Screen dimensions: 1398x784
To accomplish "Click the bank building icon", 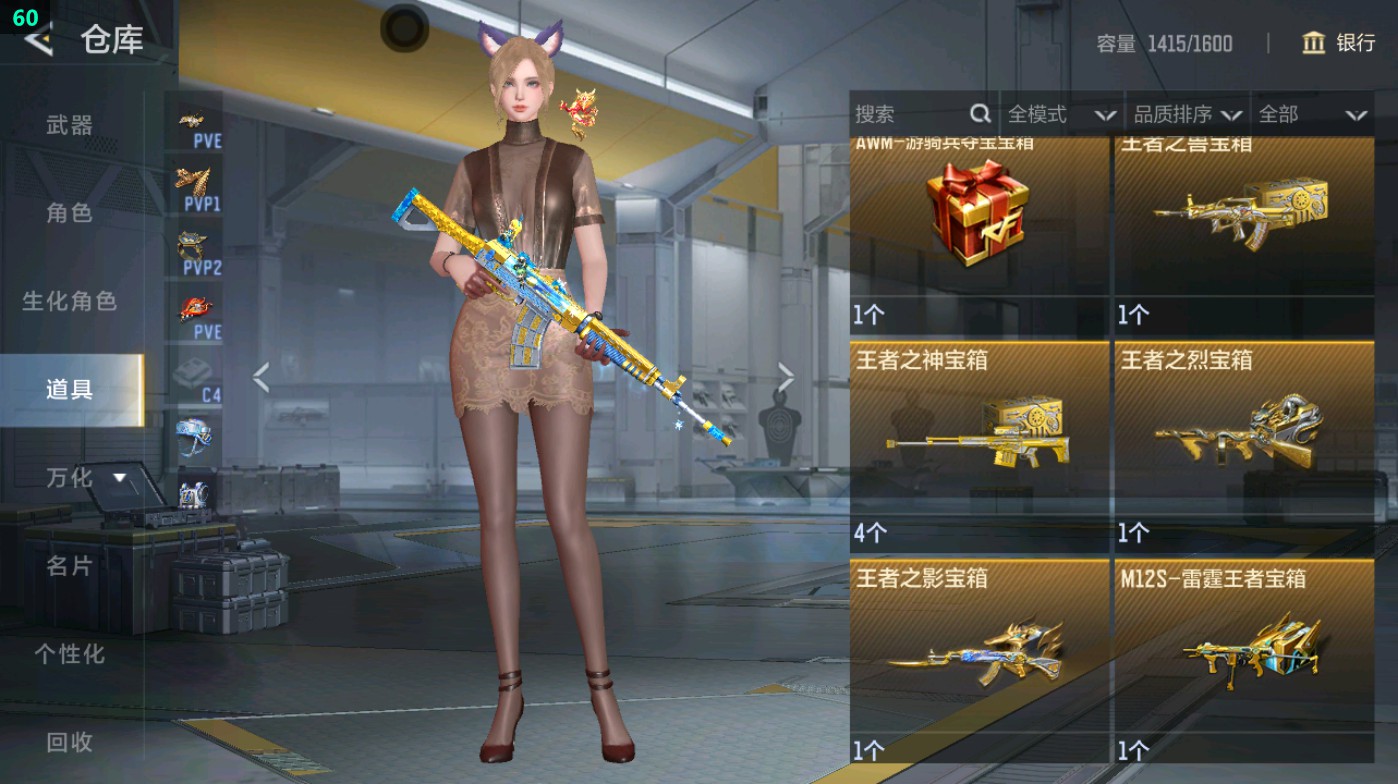I will 1311,44.
